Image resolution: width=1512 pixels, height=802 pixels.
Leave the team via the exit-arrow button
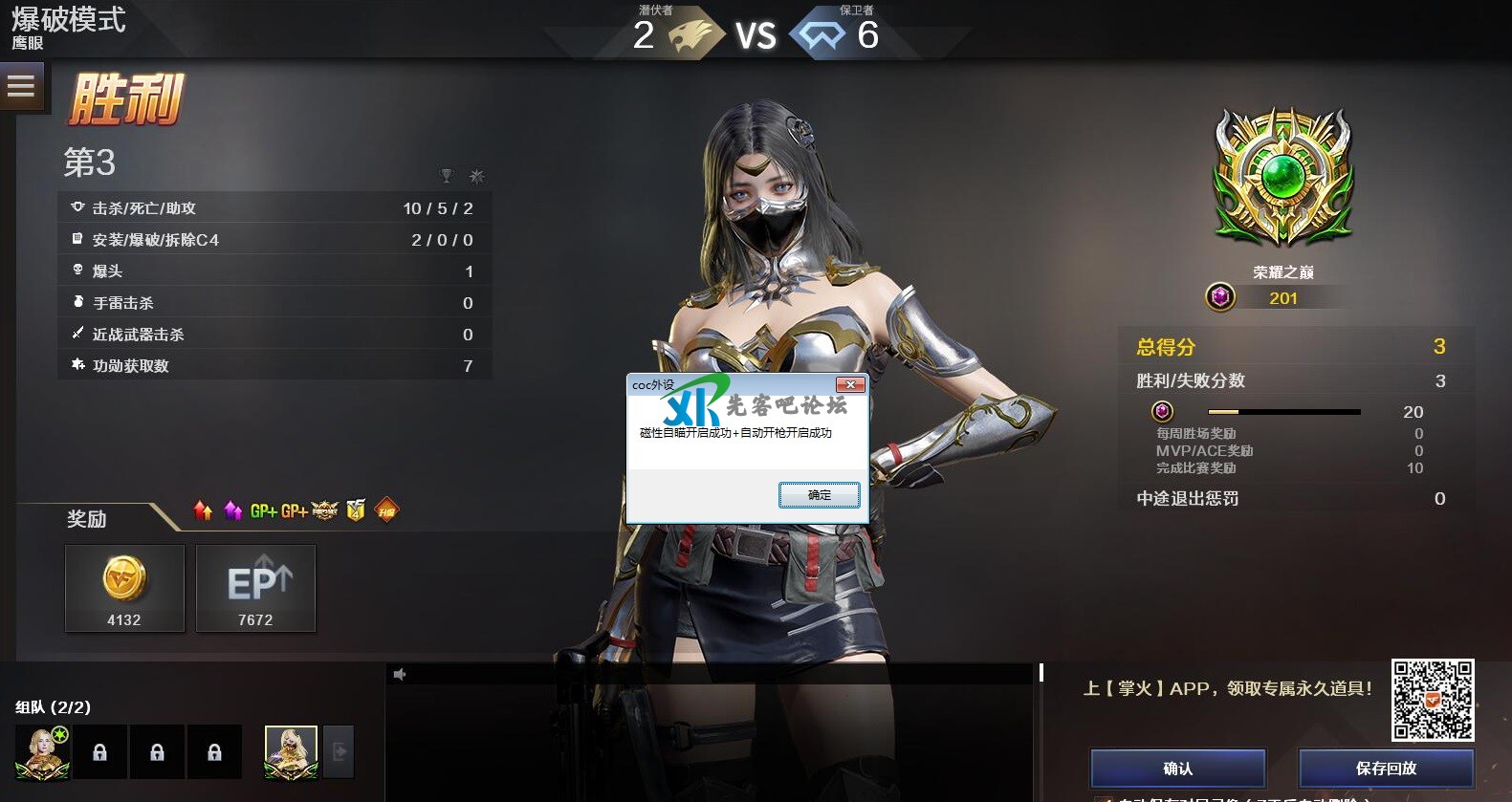point(340,752)
